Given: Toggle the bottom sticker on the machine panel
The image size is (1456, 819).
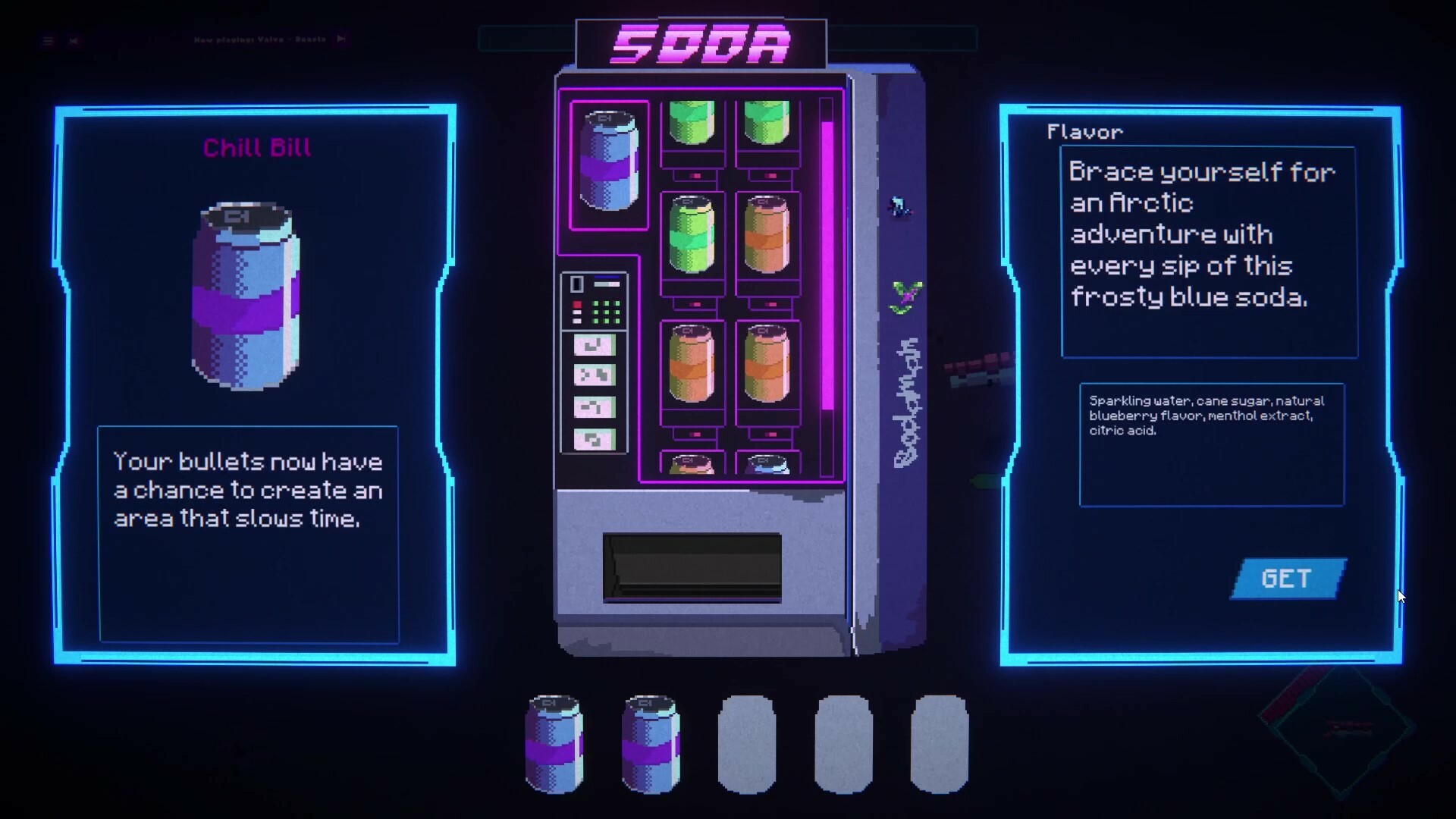Looking at the screenshot, I should point(595,438).
